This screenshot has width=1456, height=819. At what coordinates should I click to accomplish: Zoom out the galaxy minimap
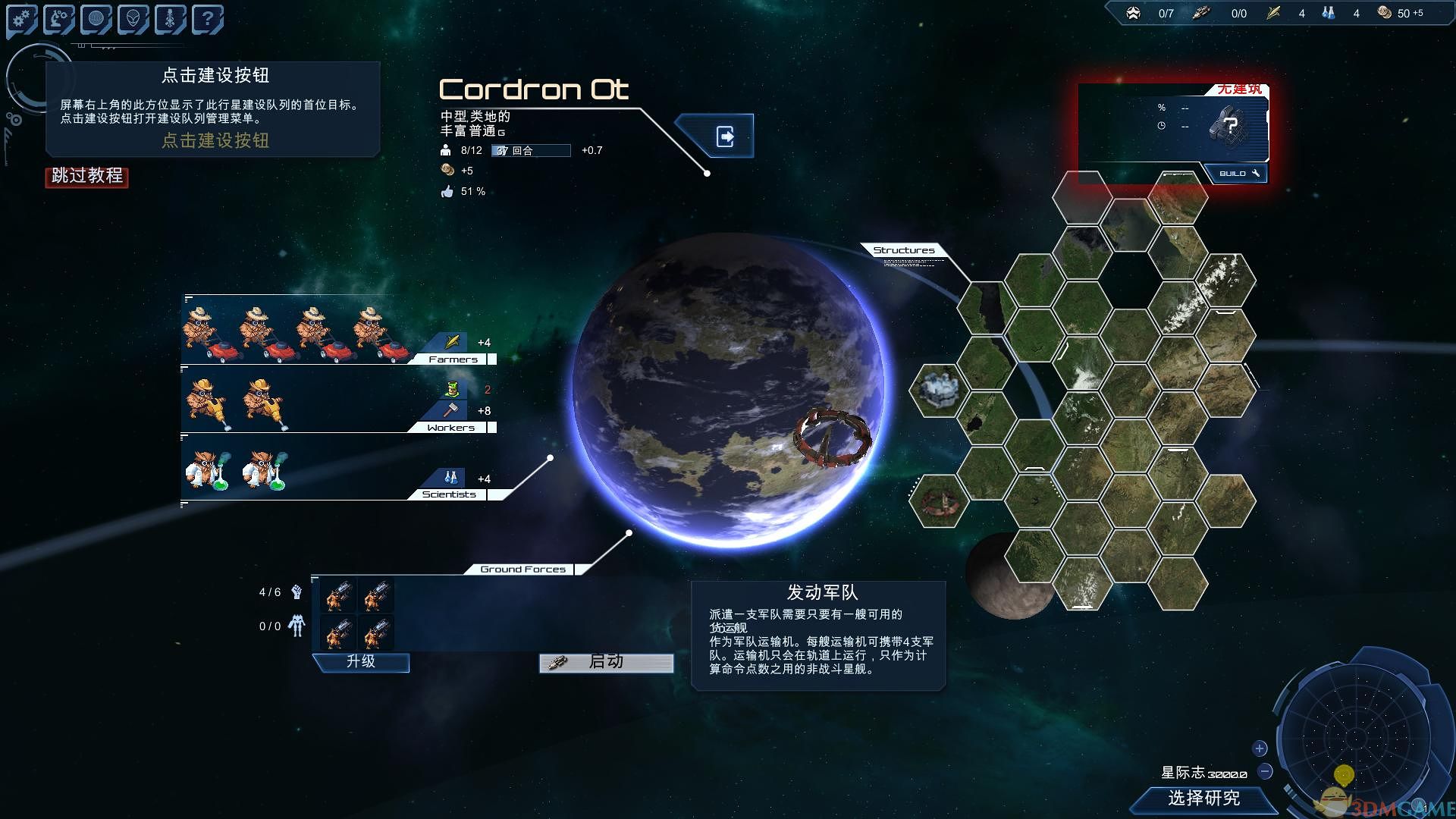pyautogui.click(x=1265, y=771)
